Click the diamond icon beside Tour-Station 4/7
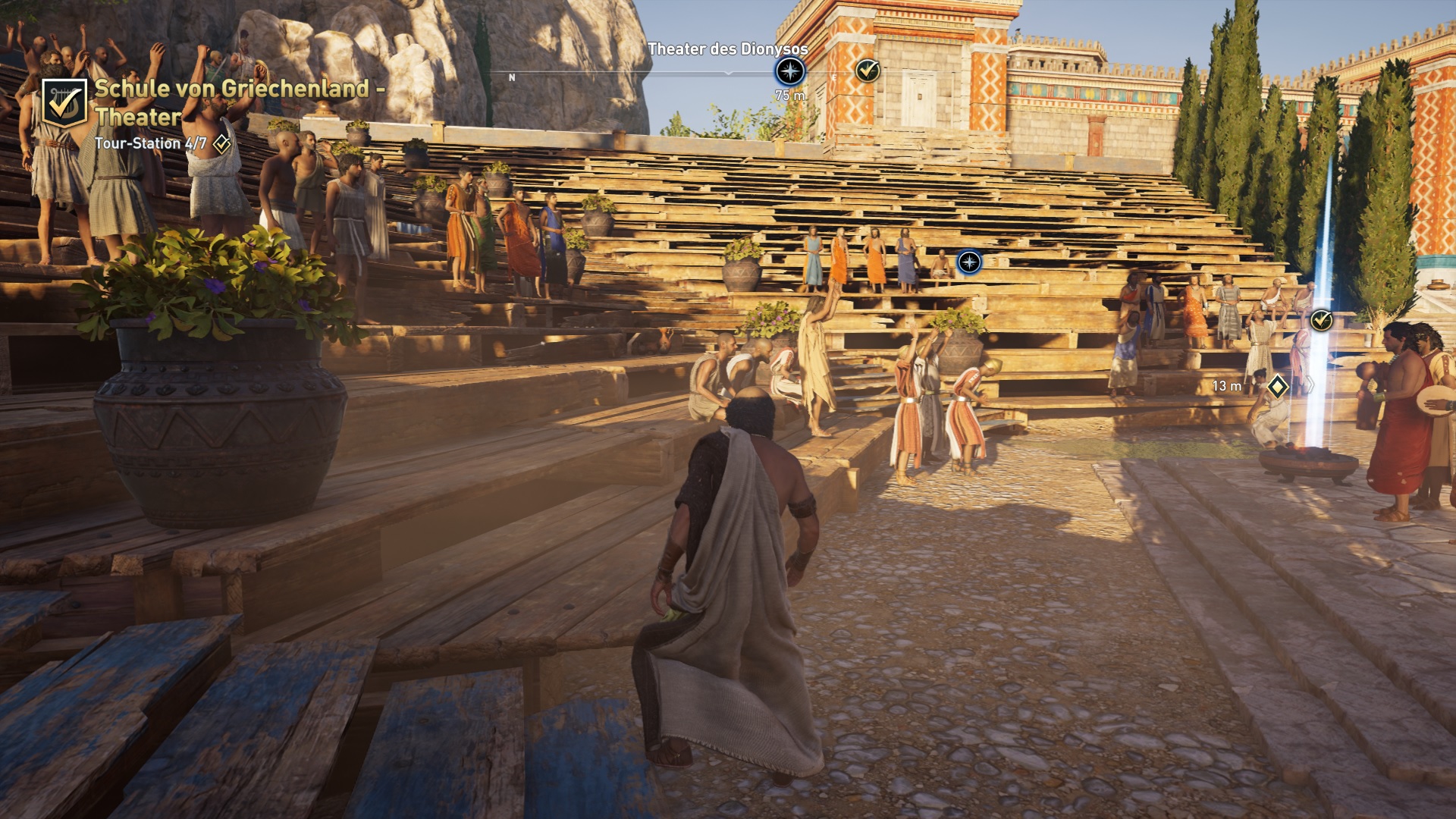The height and width of the screenshot is (819, 1456). tap(221, 143)
